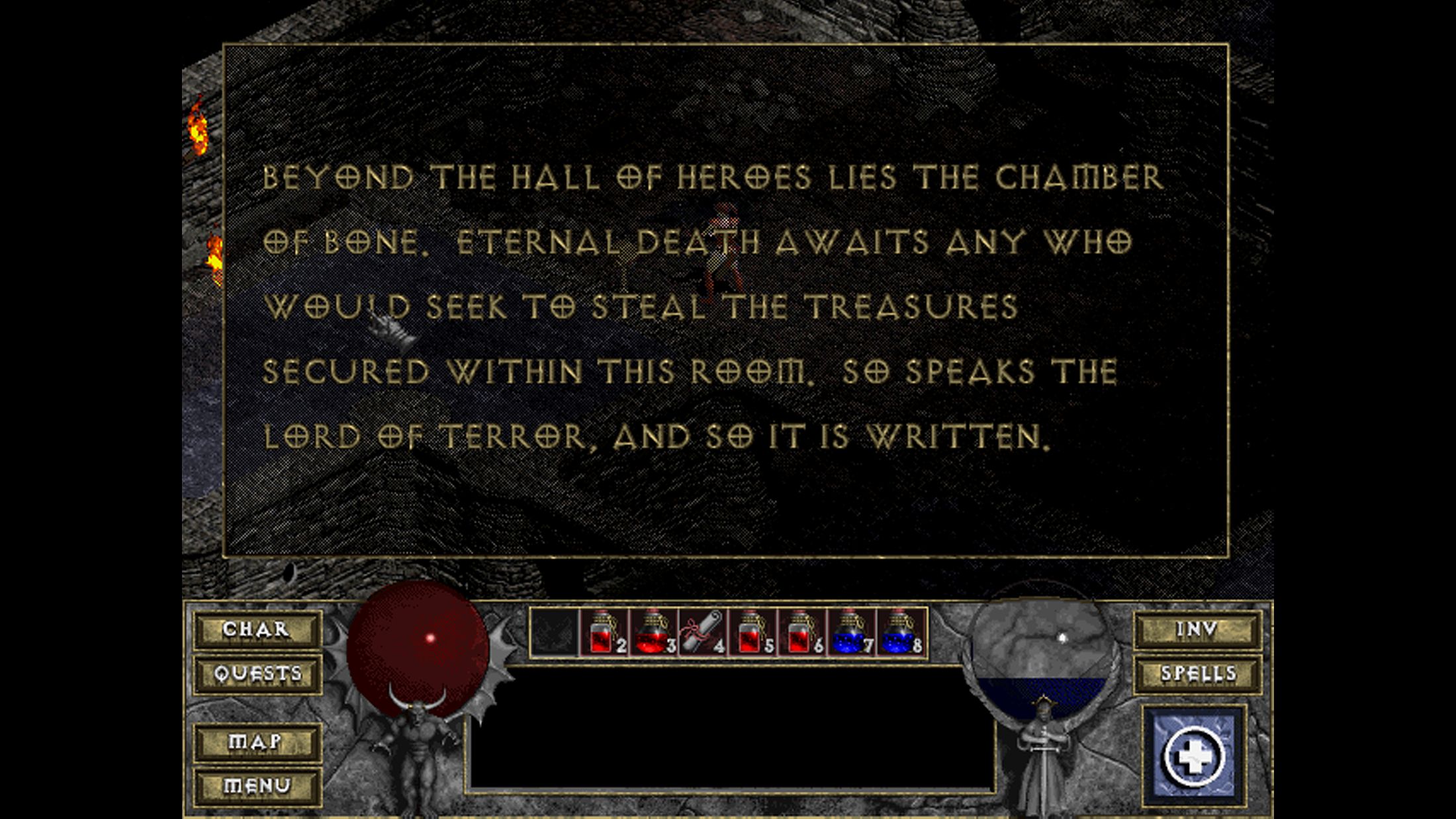Open the SPELLS book
Screen dimensions: 1456x819
1197,674
